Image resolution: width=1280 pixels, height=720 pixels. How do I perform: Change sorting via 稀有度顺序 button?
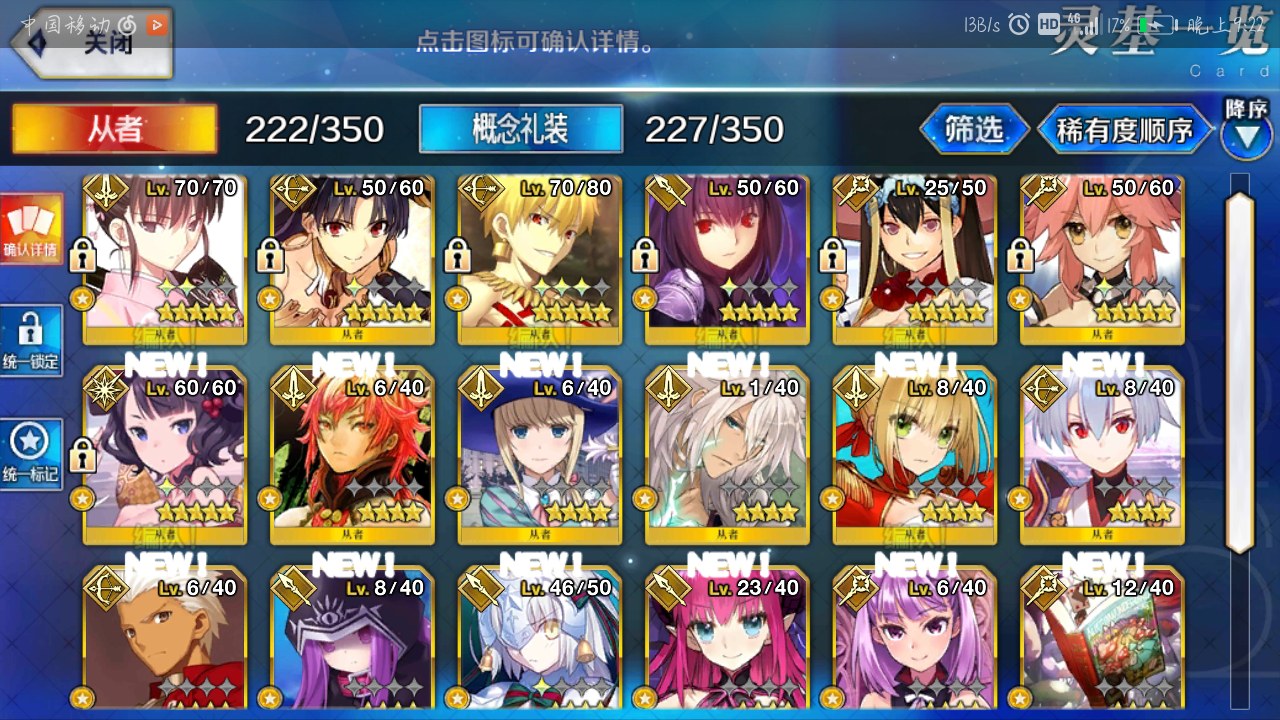(1124, 130)
